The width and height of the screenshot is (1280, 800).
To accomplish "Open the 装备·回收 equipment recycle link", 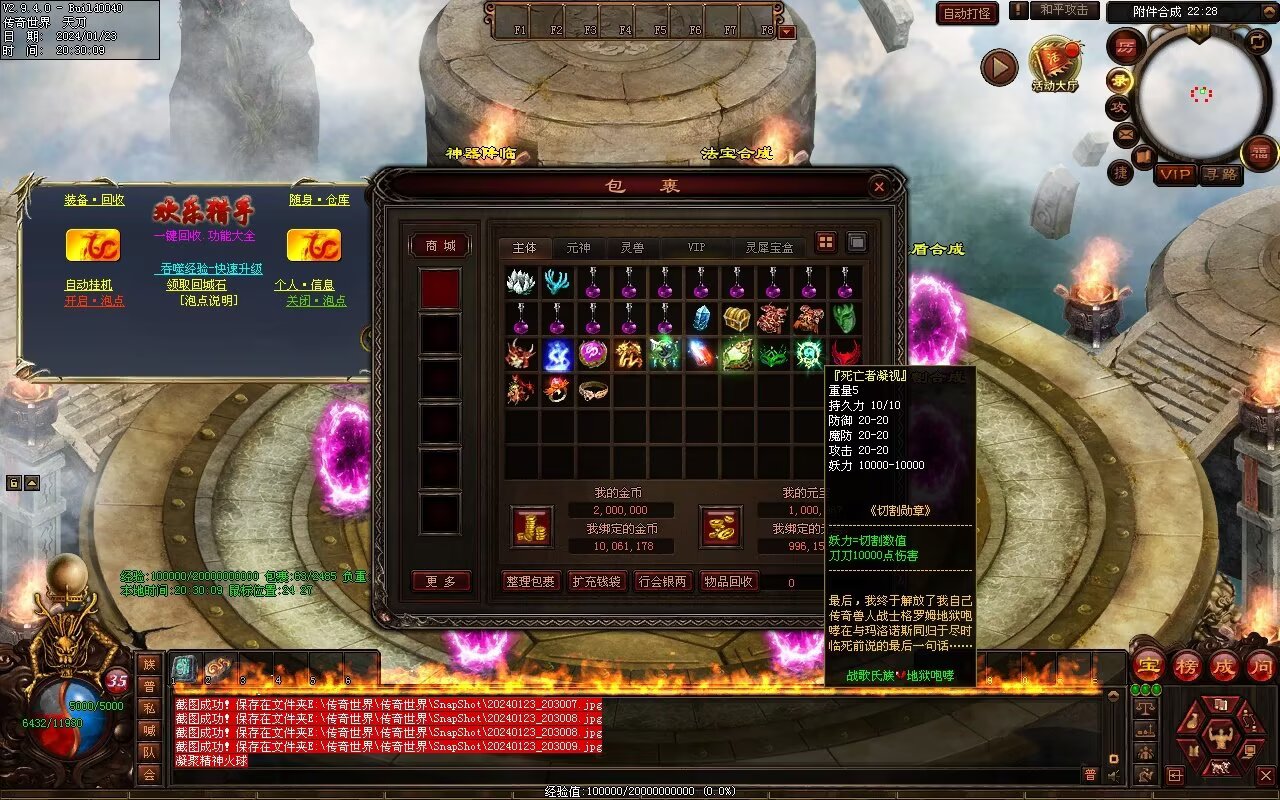I will pyautogui.click(x=95, y=200).
